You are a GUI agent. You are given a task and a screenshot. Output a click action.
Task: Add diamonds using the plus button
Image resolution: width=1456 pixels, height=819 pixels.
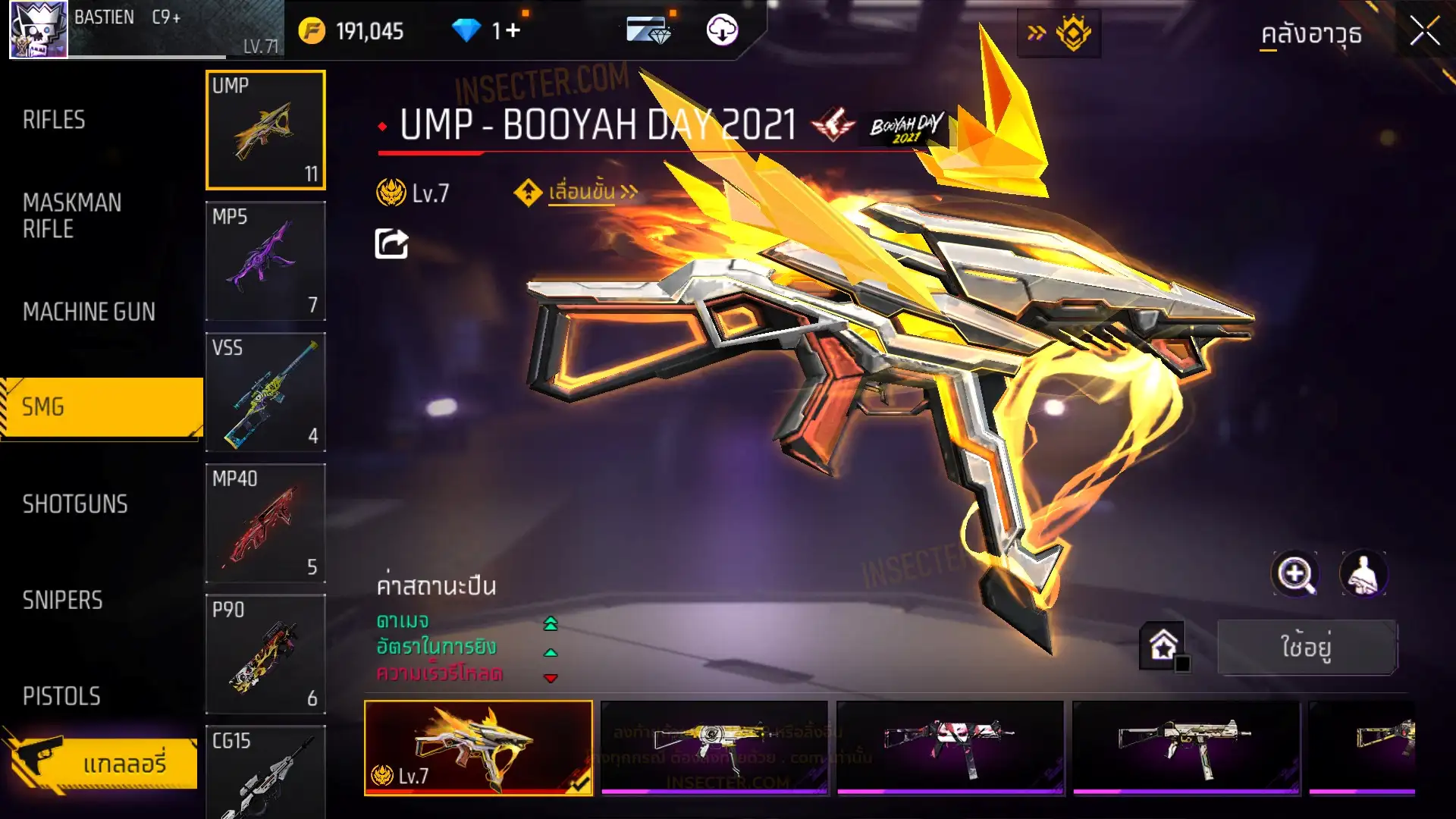[x=513, y=30]
